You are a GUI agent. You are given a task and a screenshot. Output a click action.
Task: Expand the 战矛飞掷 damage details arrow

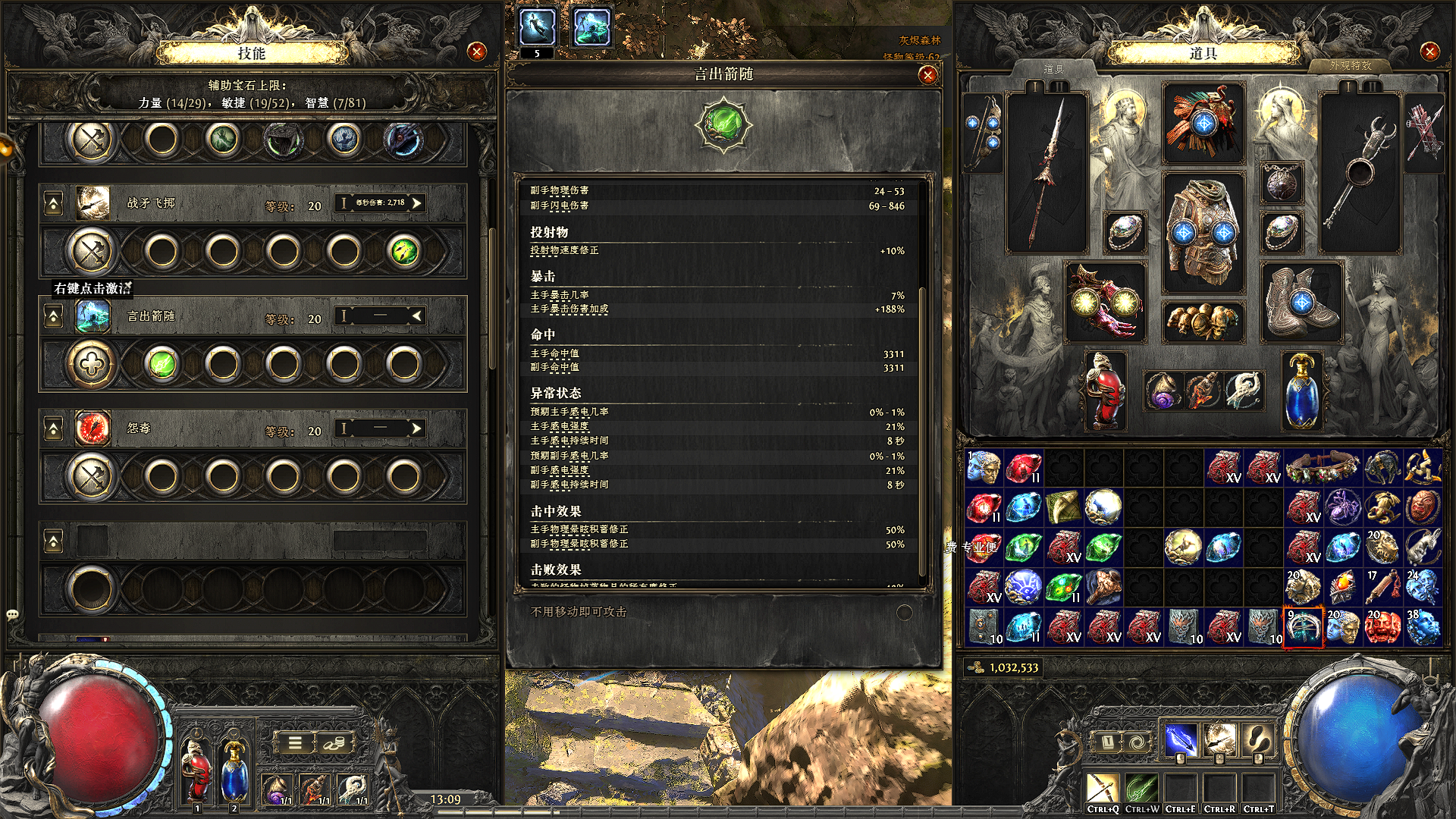(x=416, y=203)
